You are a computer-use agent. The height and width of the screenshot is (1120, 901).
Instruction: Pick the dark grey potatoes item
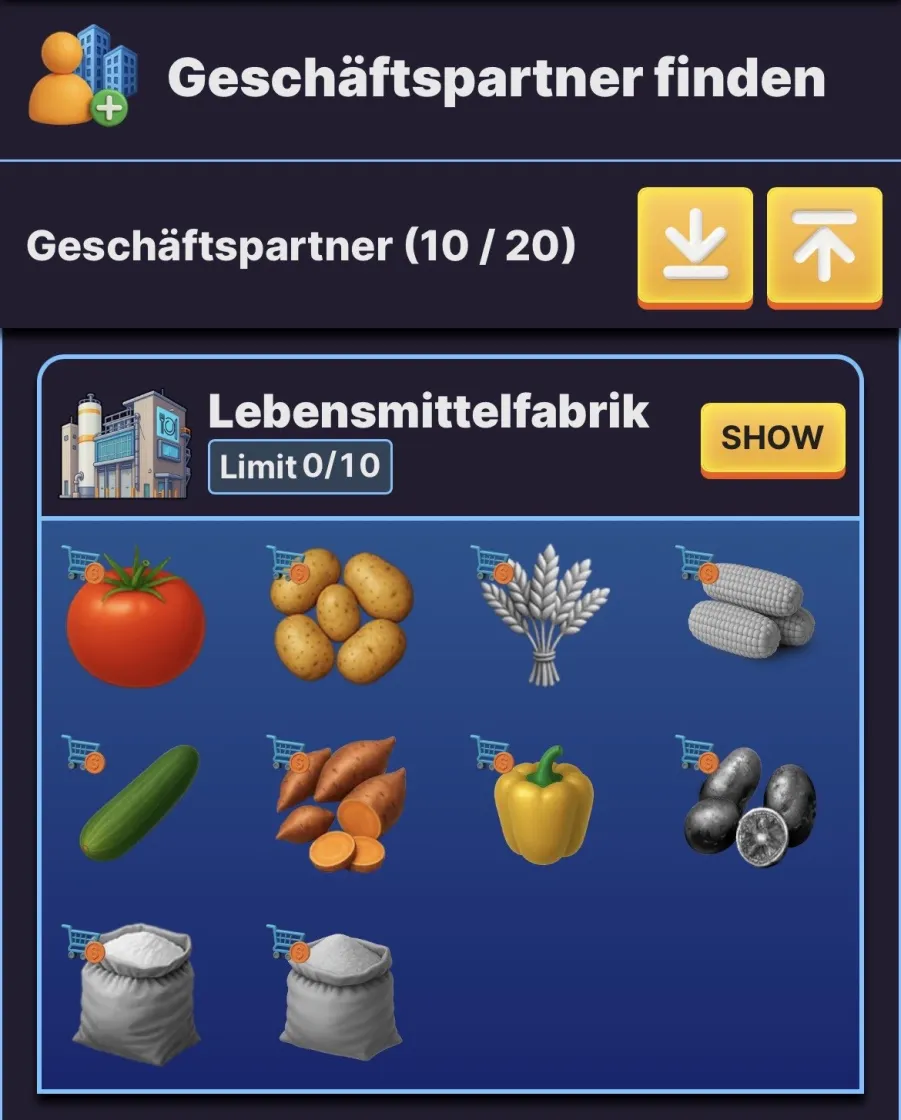coord(750,806)
